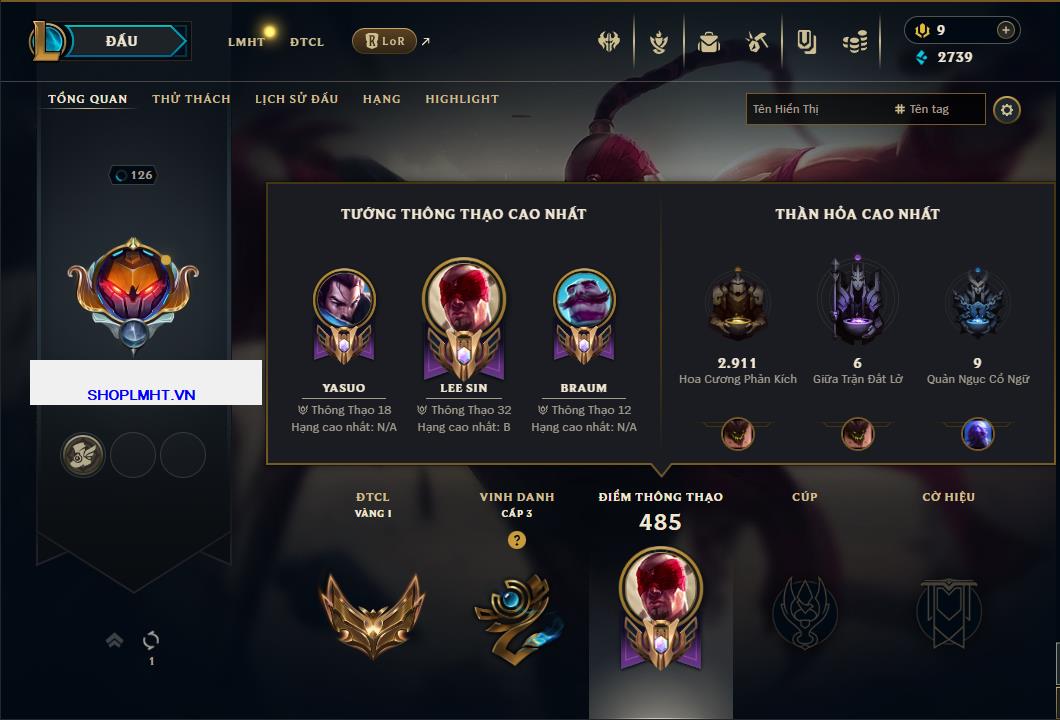Click the Tên Hiển Thị search field

pos(815,109)
